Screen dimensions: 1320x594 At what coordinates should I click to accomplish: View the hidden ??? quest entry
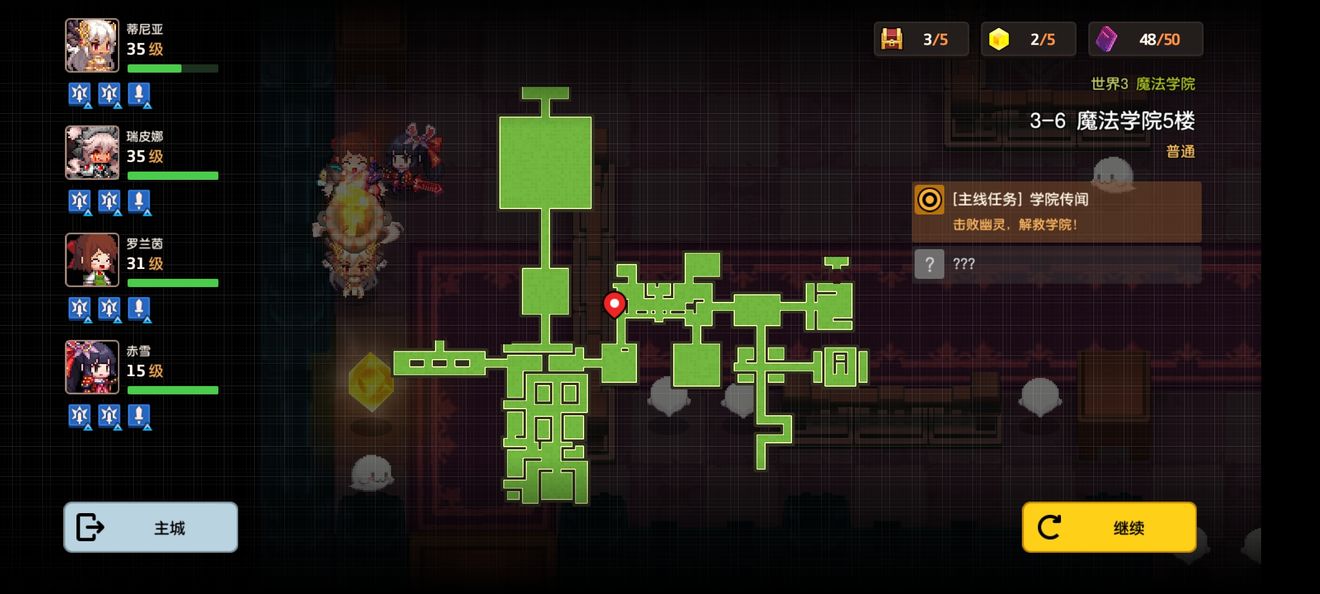point(1056,264)
